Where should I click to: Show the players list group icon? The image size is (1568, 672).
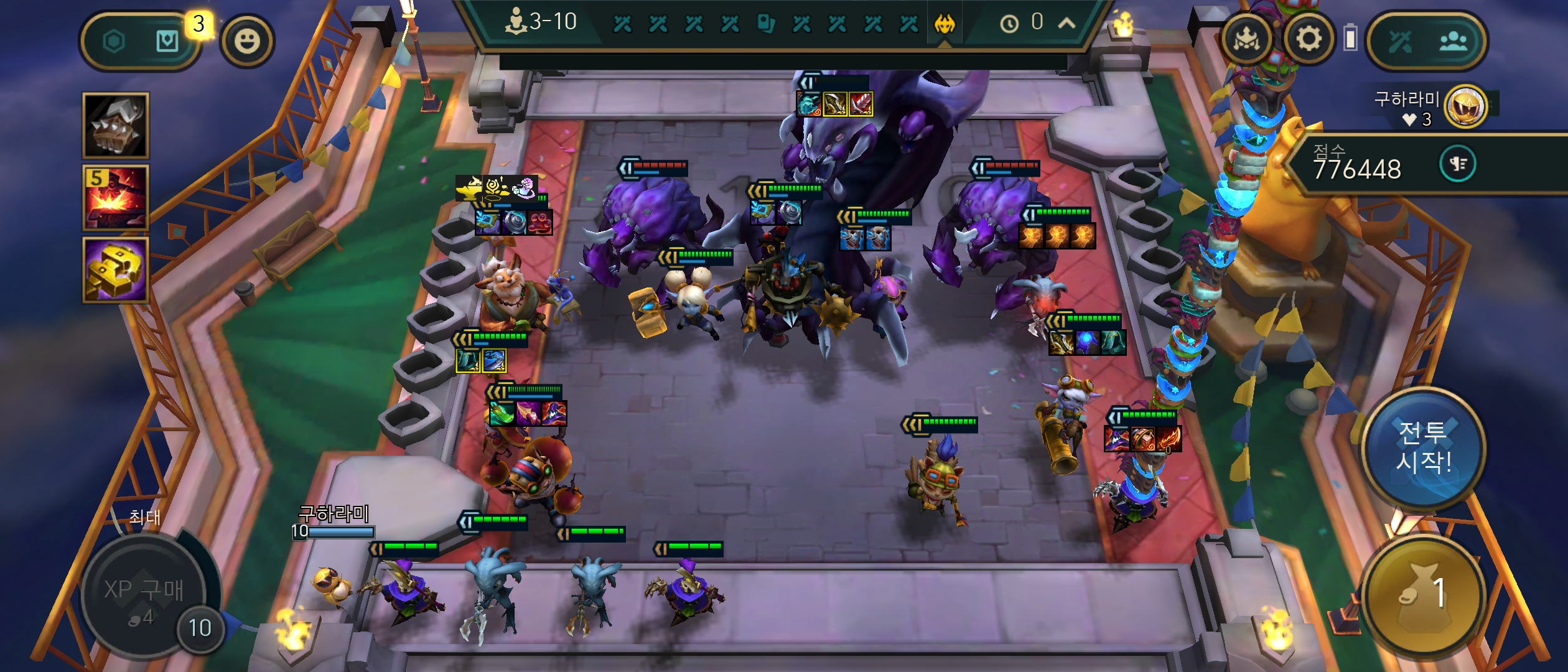[1453, 42]
